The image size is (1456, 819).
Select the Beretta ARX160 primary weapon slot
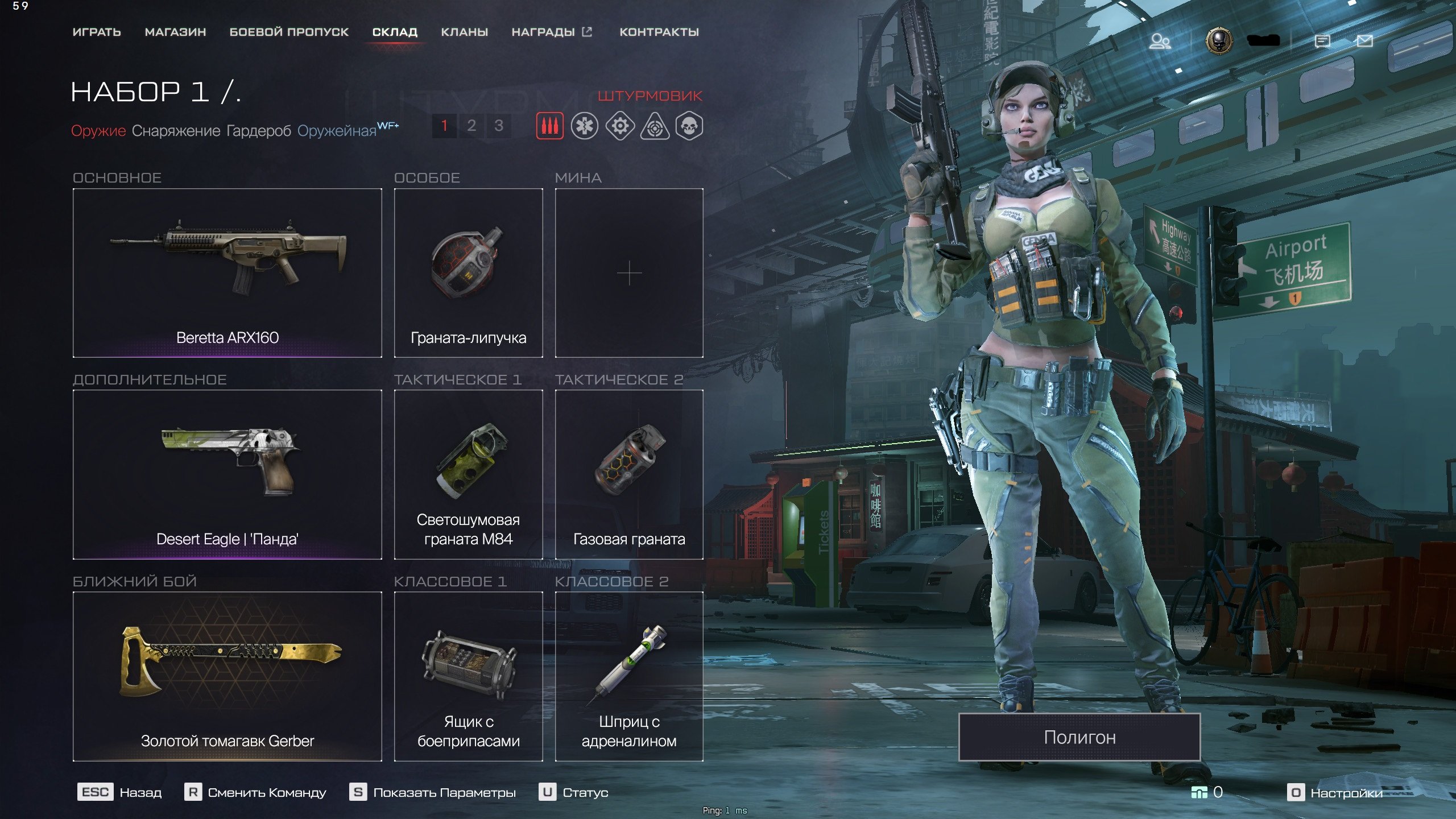(x=227, y=273)
